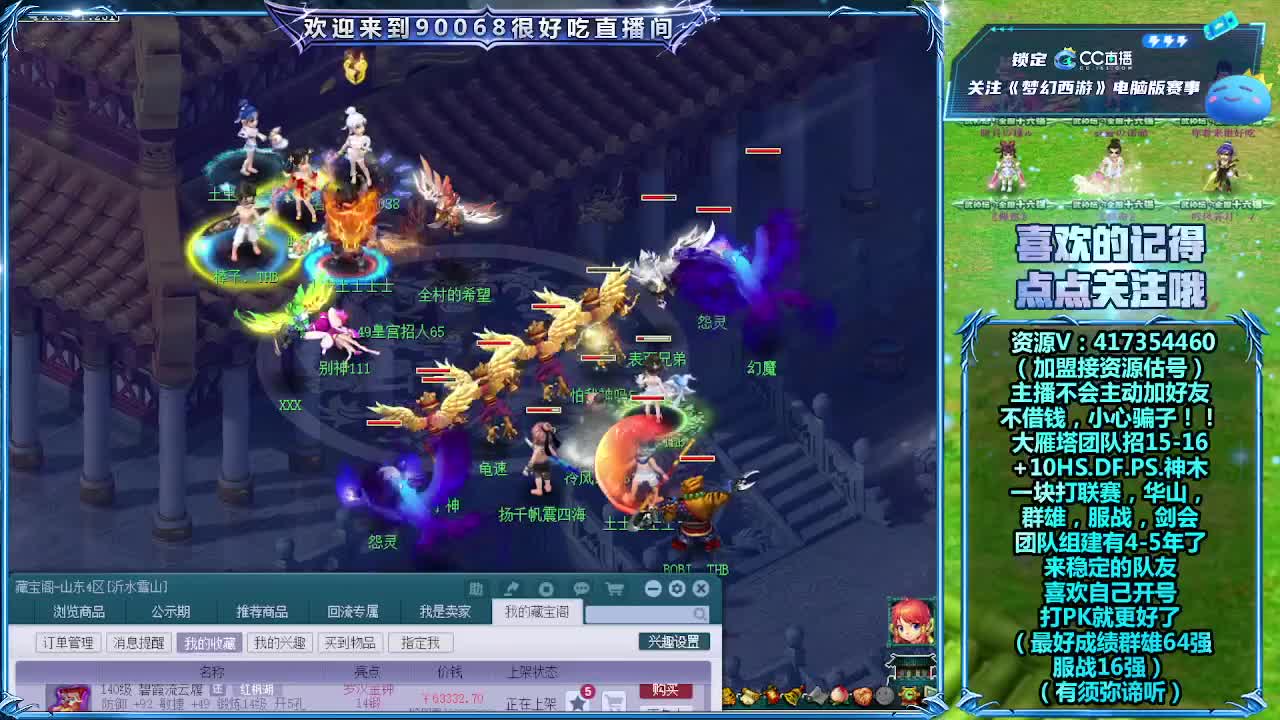This screenshot has height=720, width=1280.
Task: Click the share arrow icon on the 藏宝阁 titlebar
Action: pos(512,588)
